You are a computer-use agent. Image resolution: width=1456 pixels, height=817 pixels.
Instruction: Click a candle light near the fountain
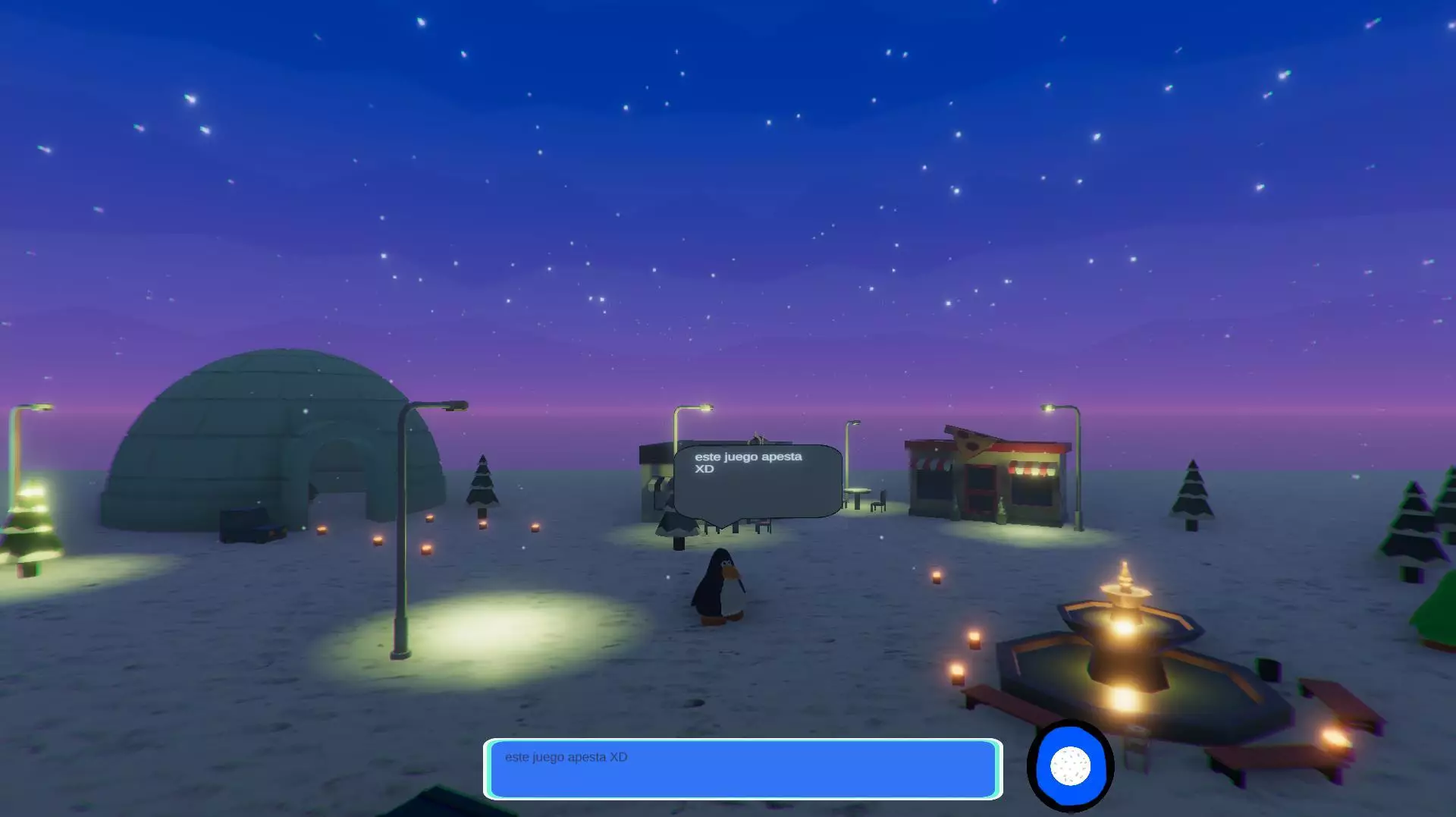974,637
